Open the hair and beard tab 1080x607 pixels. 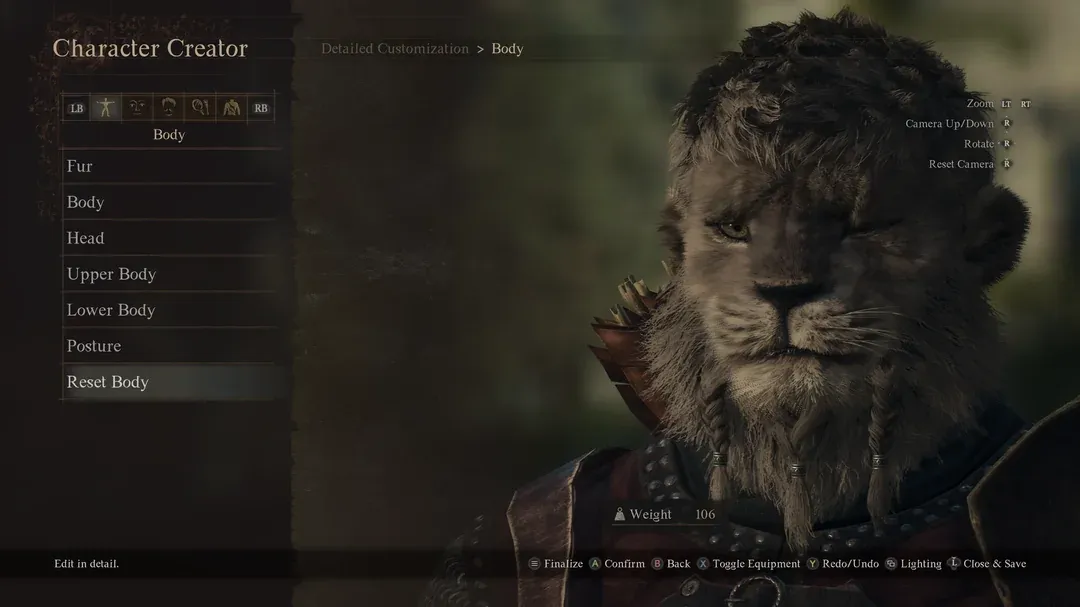point(169,108)
